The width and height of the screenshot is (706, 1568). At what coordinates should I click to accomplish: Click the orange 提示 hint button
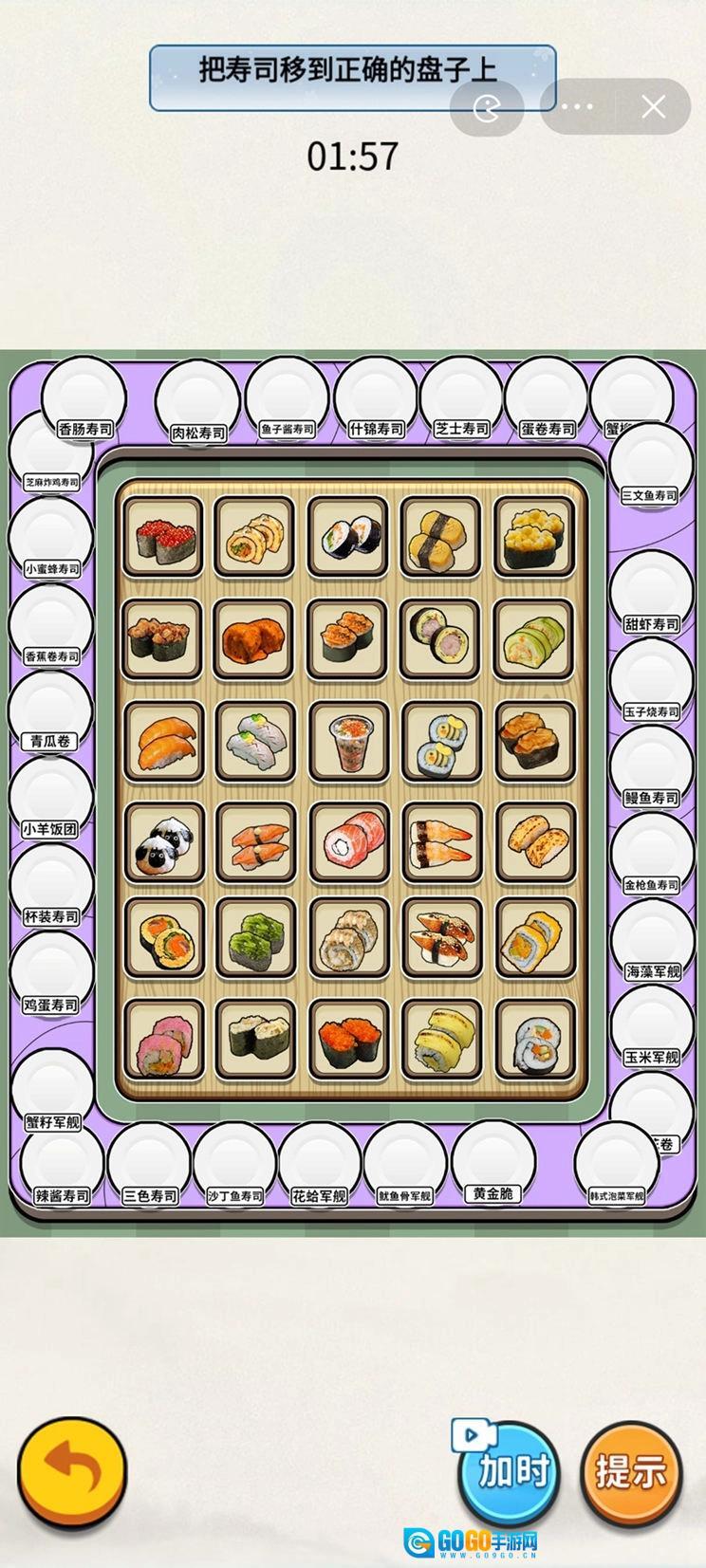click(631, 1470)
